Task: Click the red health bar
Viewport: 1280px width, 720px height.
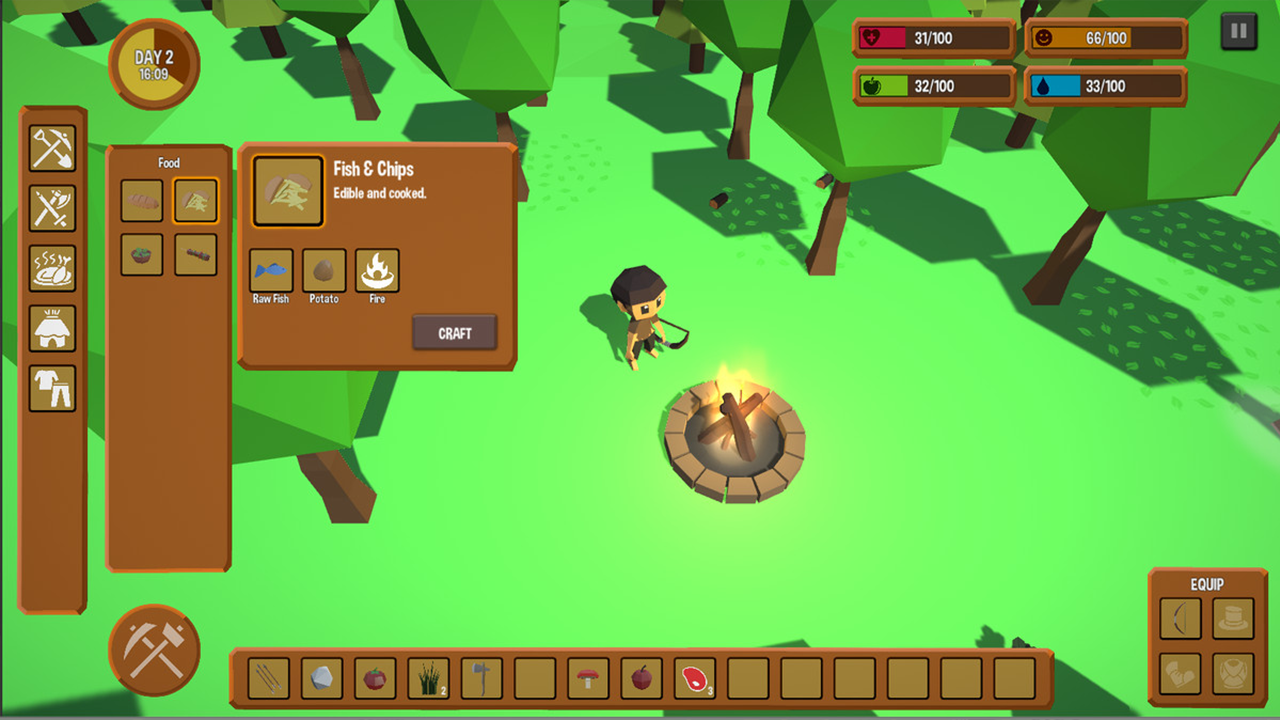Action: pyautogui.click(x=930, y=38)
